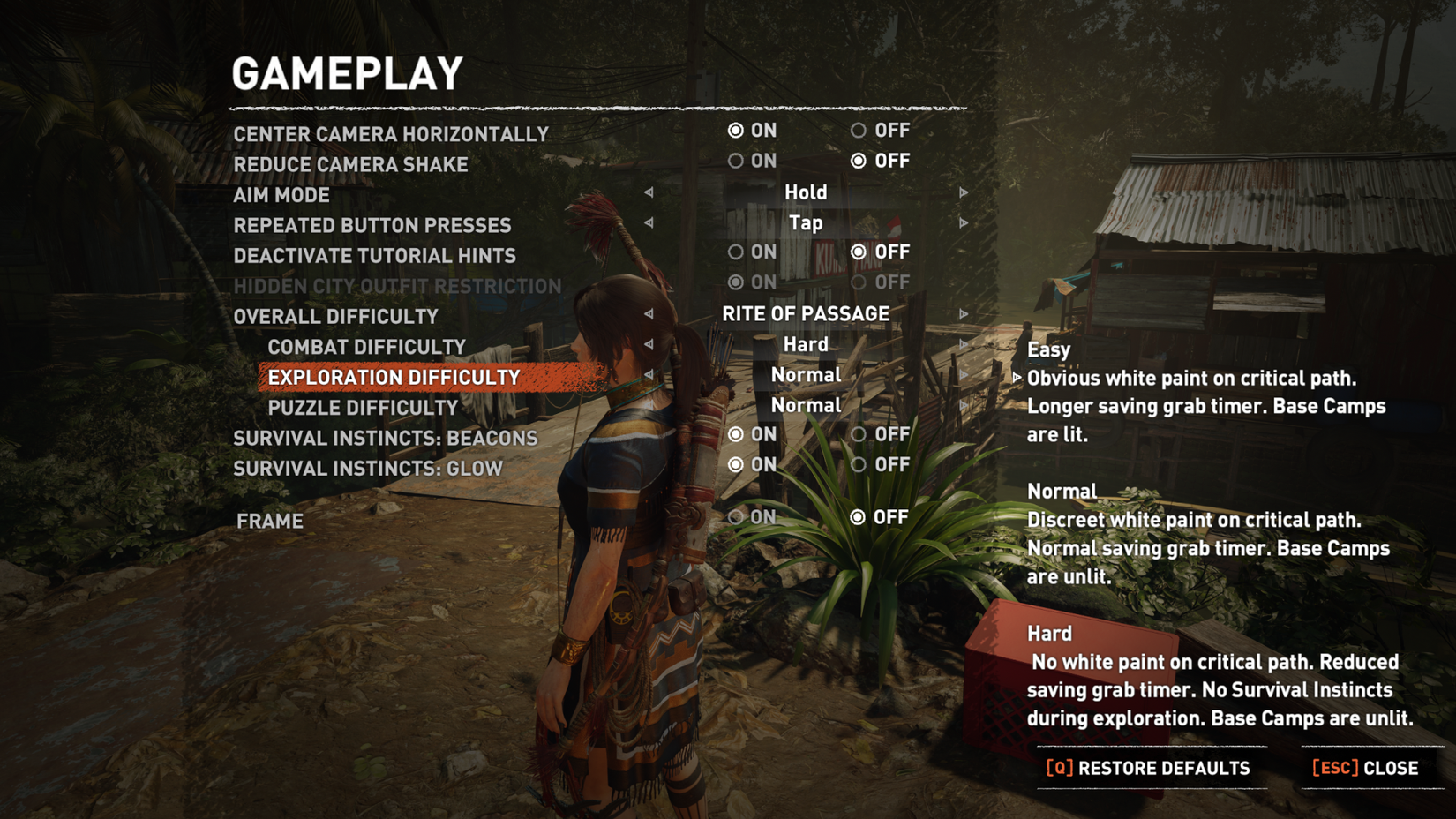This screenshot has width=1456, height=819.
Task: Click the Rite of Passage difficulty label
Action: (x=805, y=313)
